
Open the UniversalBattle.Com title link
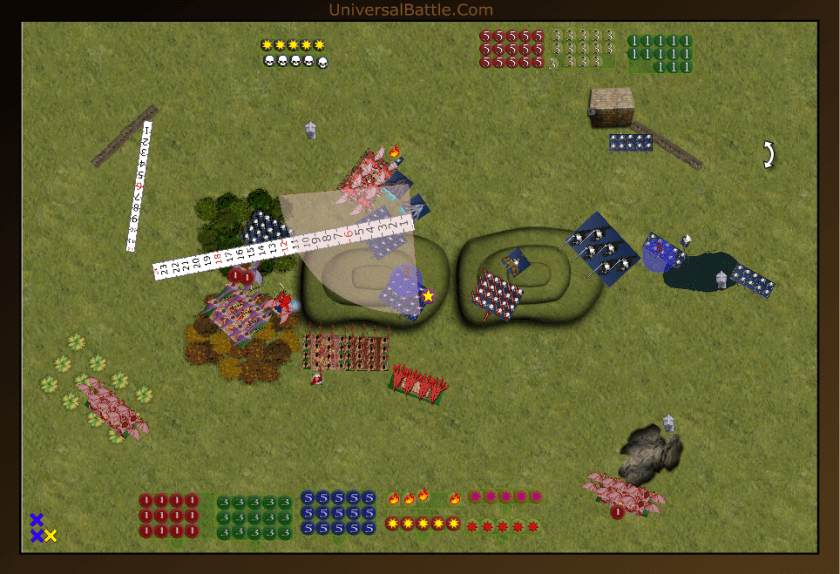[411, 10]
